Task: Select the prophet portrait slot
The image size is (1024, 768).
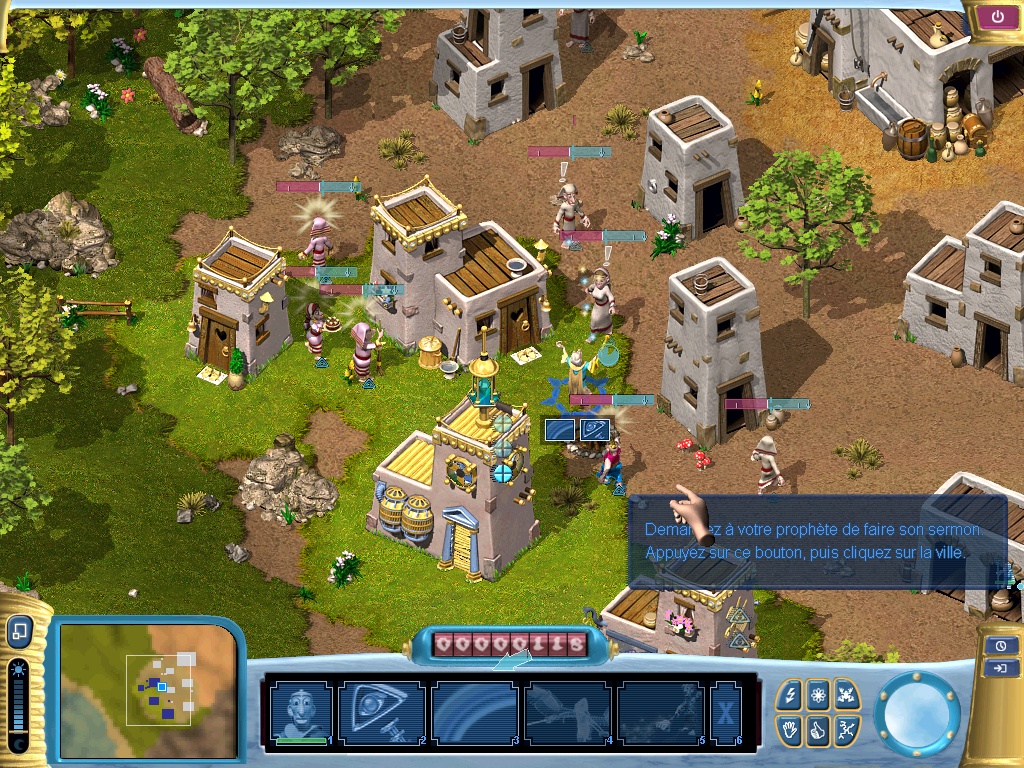Action: click(301, 712)
